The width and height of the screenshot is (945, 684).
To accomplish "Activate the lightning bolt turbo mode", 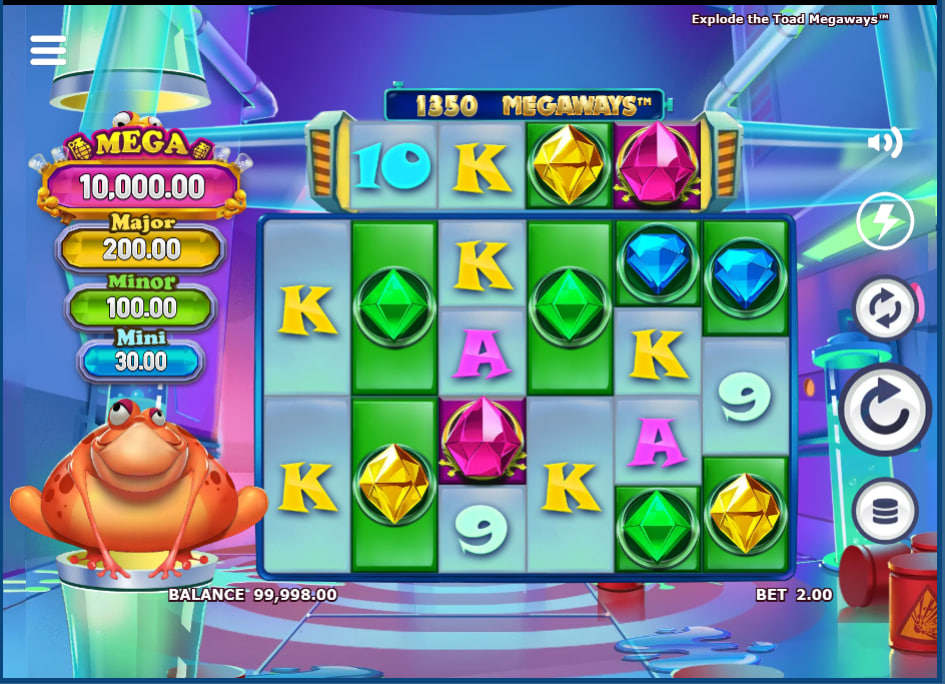I will (x=885, y=221).
